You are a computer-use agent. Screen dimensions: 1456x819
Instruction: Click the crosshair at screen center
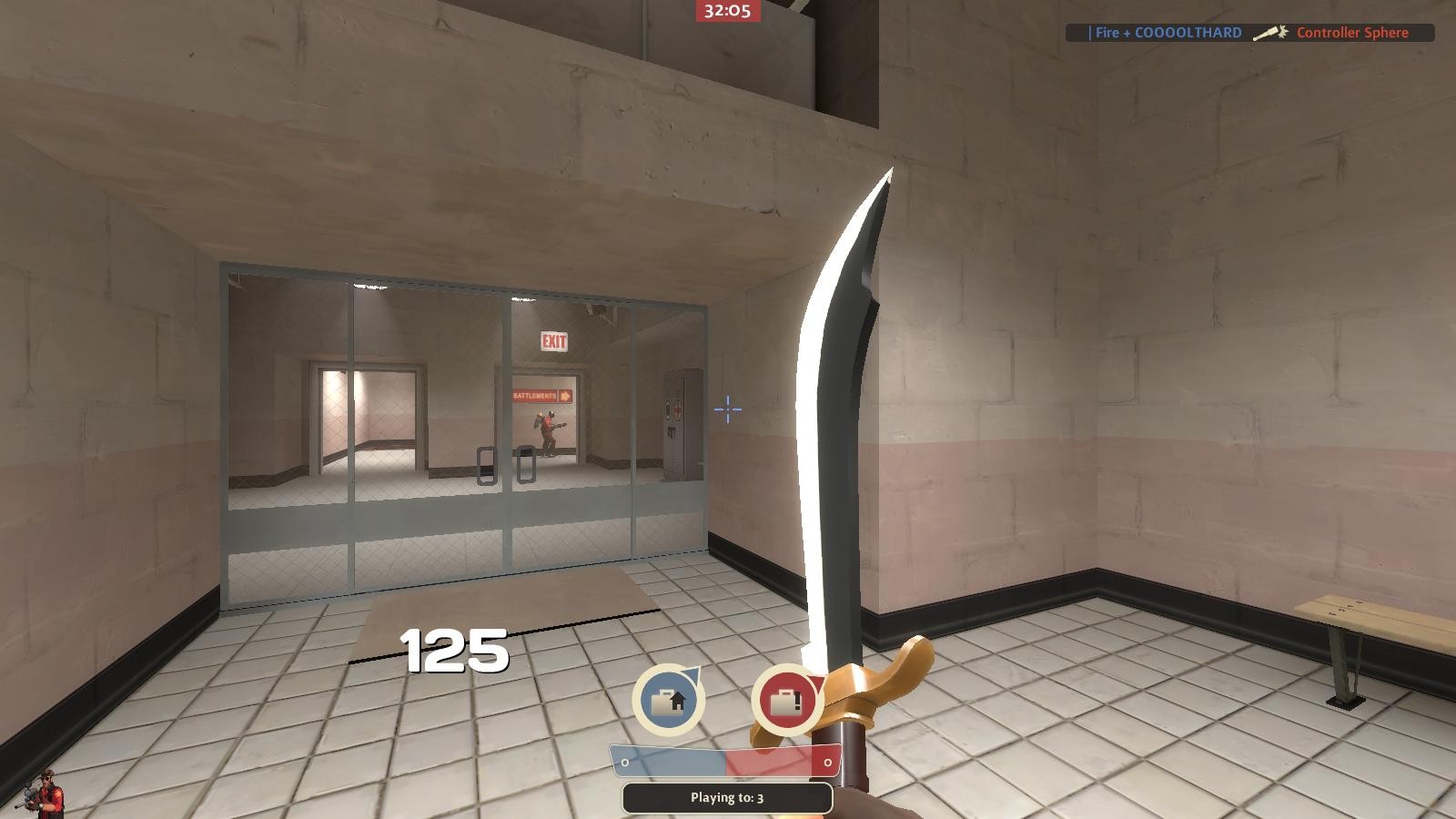726,410
